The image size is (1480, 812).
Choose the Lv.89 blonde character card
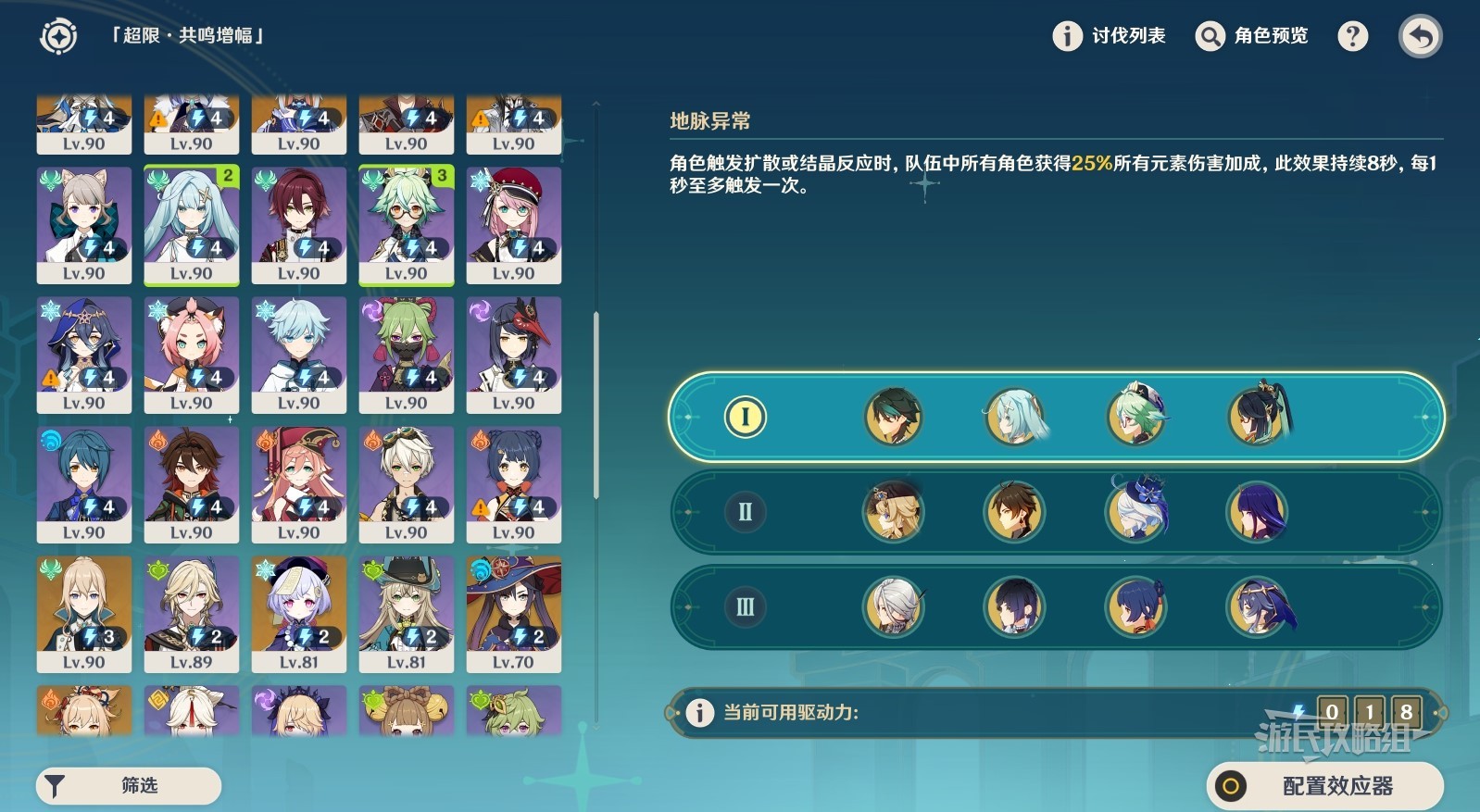coord(191,613)
